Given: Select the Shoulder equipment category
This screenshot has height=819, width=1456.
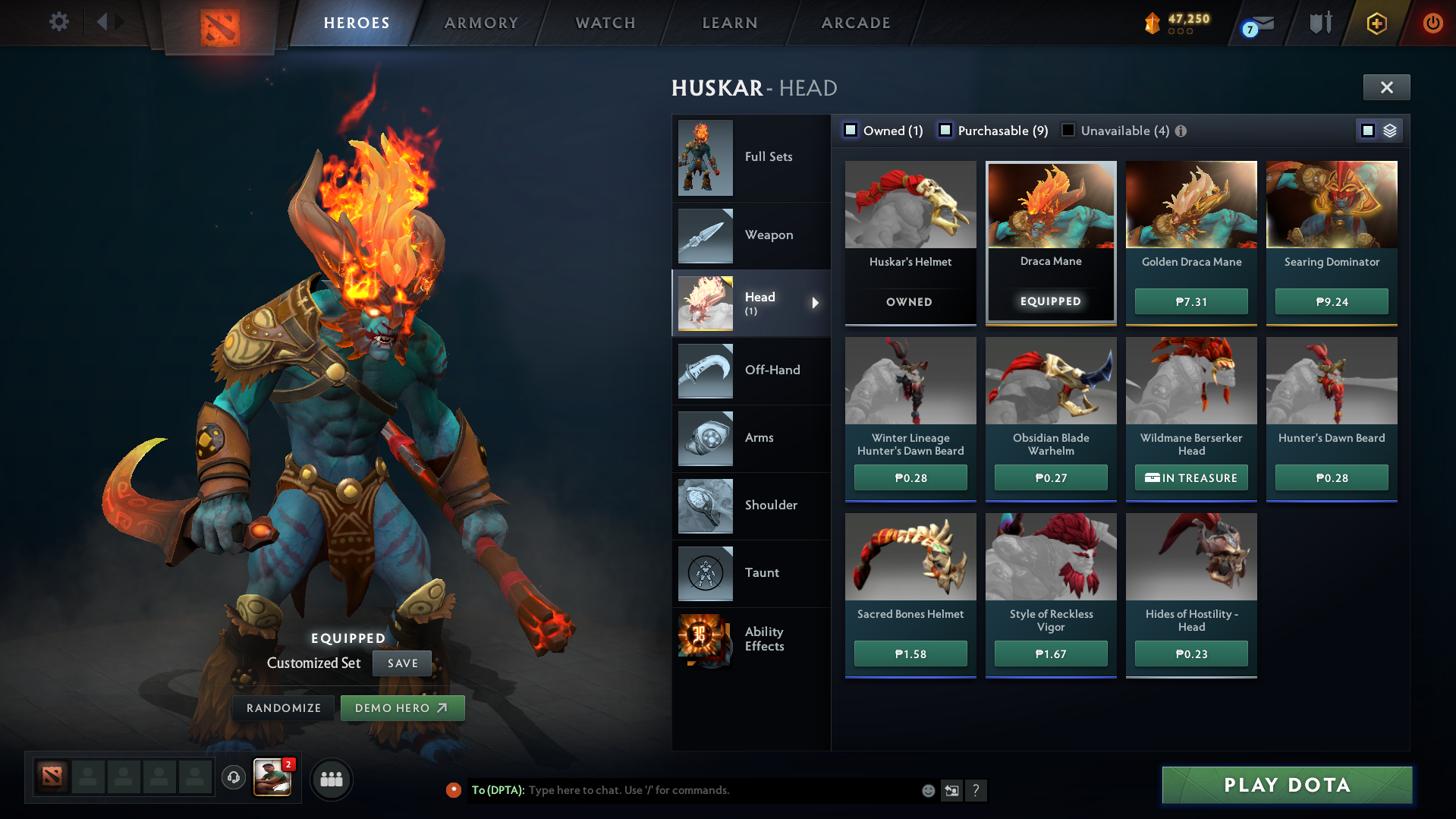Looking at the screenshot, I should (x=770, y=506).
